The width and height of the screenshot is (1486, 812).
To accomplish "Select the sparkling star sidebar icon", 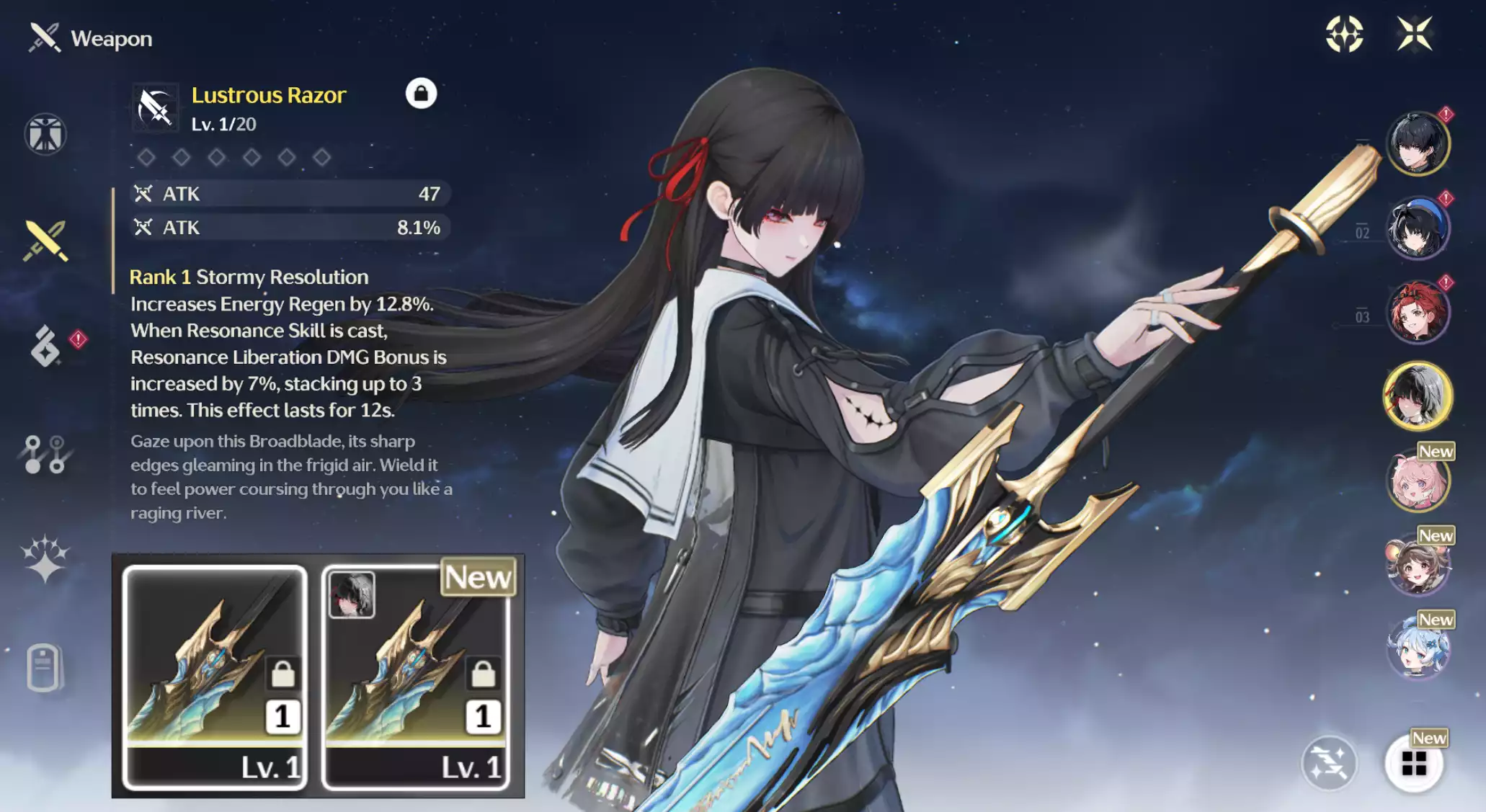I will click(45, 560).
